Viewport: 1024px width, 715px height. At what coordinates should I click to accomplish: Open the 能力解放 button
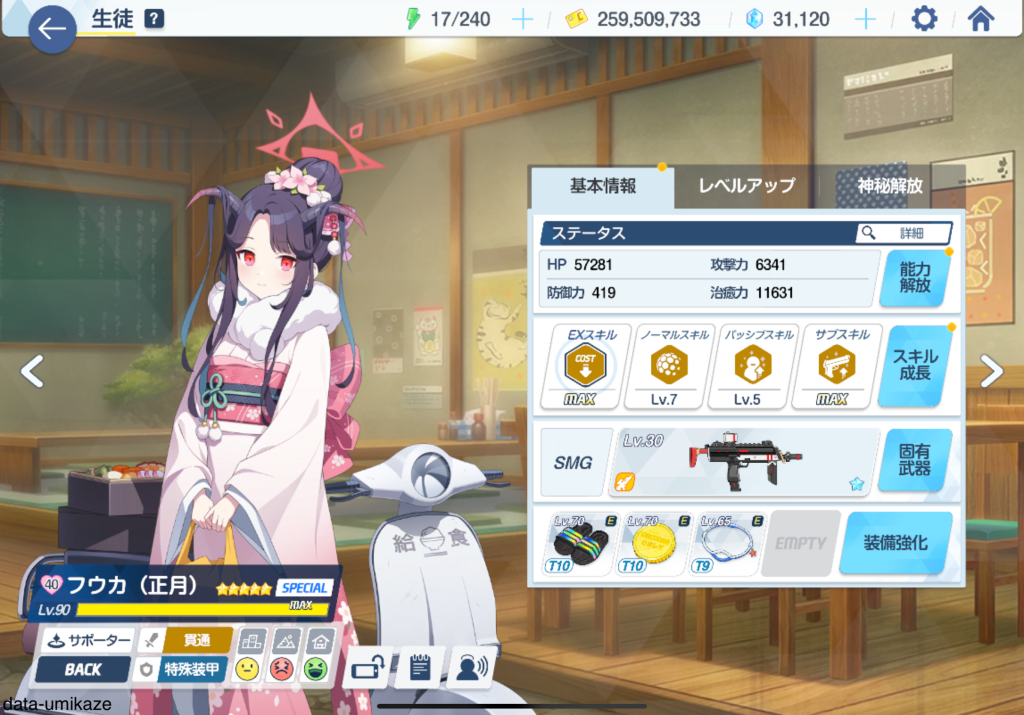(x=914, y=276)
